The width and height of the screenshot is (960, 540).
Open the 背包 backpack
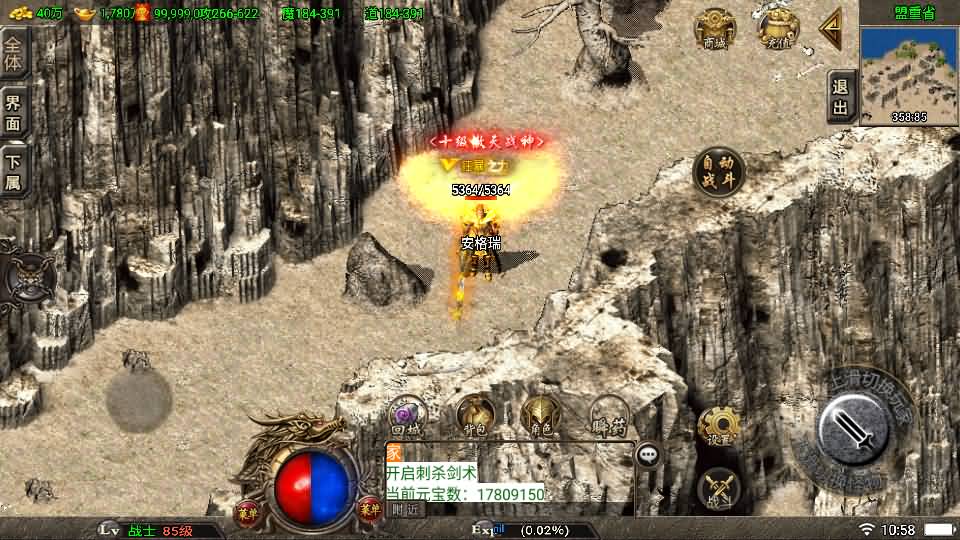[475, 415]
